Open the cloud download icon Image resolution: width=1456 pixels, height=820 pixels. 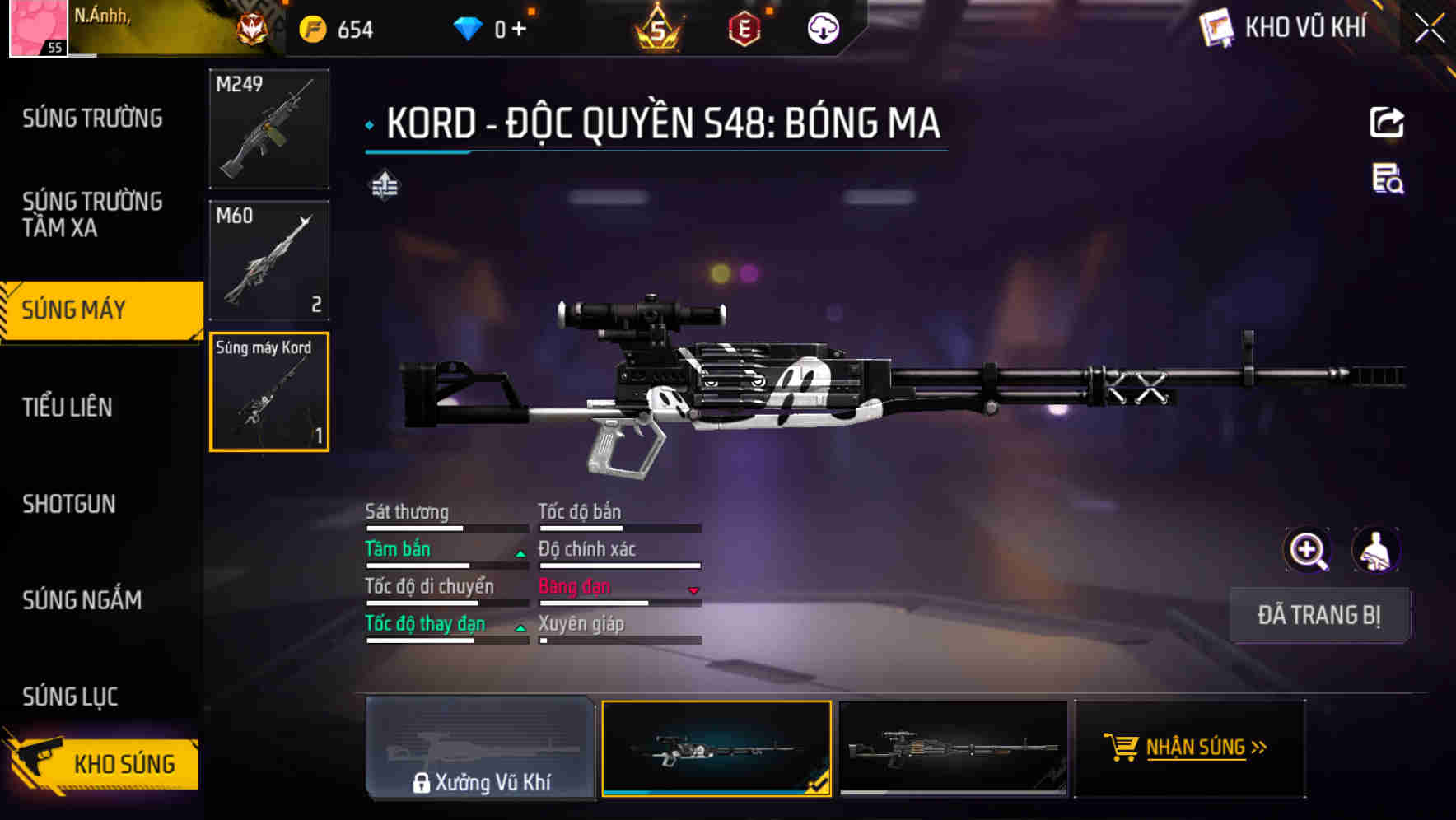tap(823, 29)
